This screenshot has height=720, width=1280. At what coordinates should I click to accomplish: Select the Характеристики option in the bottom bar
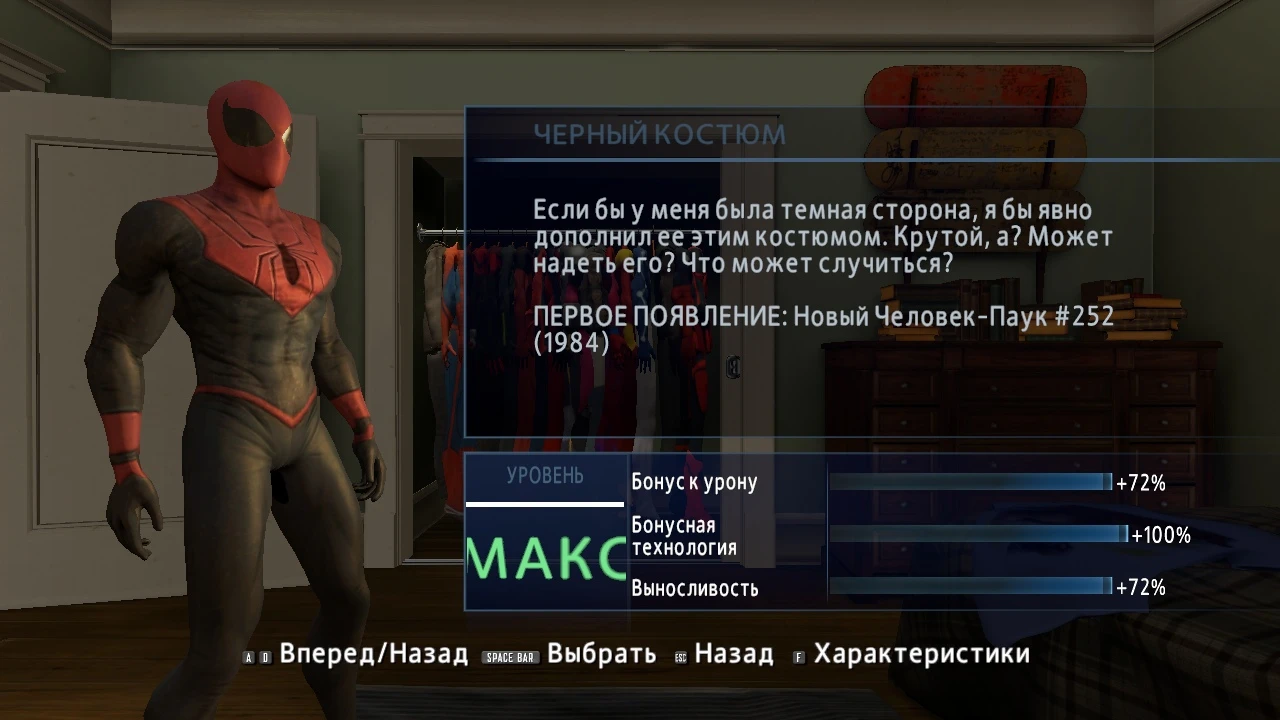click(922, 654)
